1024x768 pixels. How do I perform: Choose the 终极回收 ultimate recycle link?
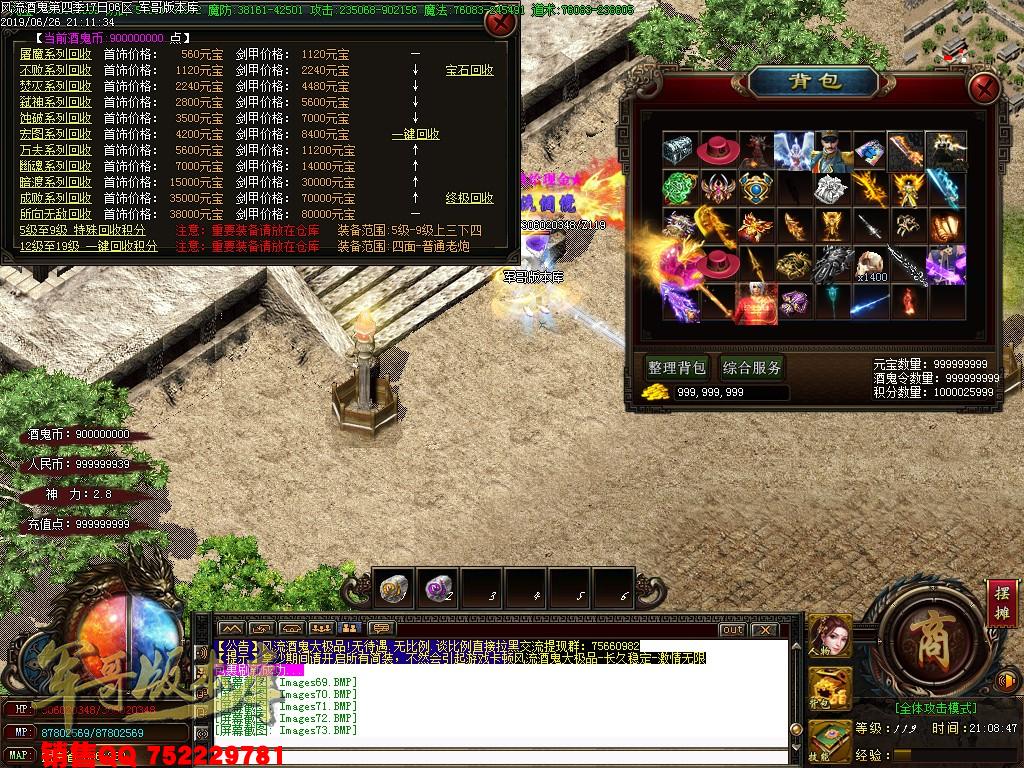(x=469, y=198)
